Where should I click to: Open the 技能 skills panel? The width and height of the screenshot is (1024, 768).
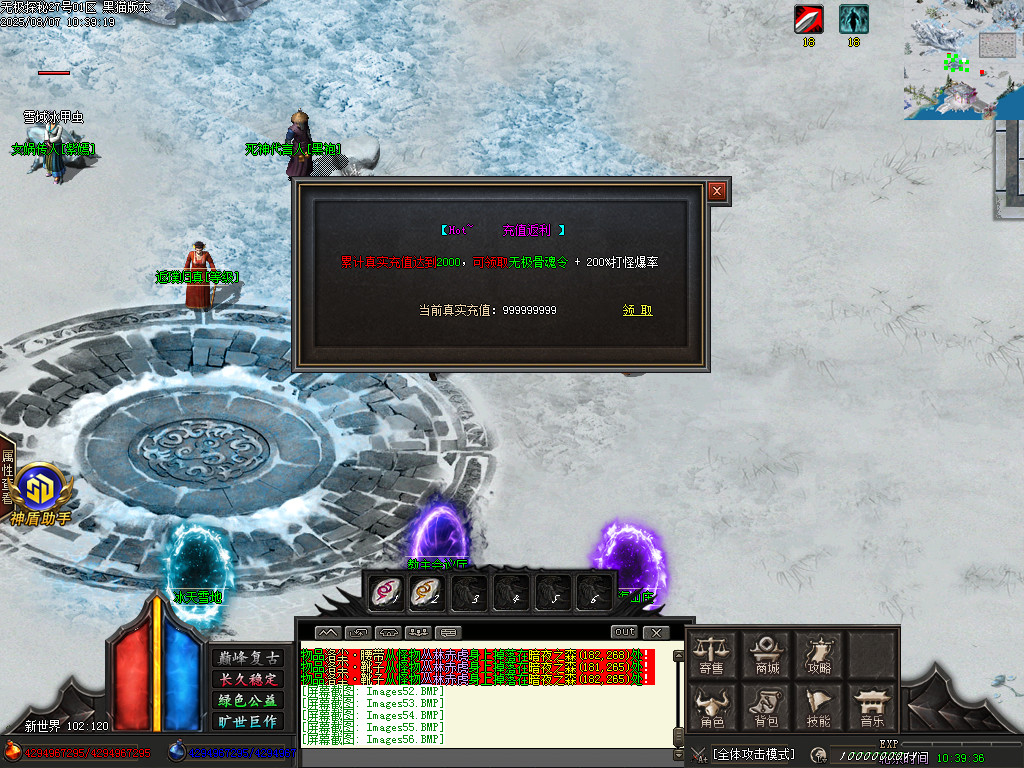(819, 707)
